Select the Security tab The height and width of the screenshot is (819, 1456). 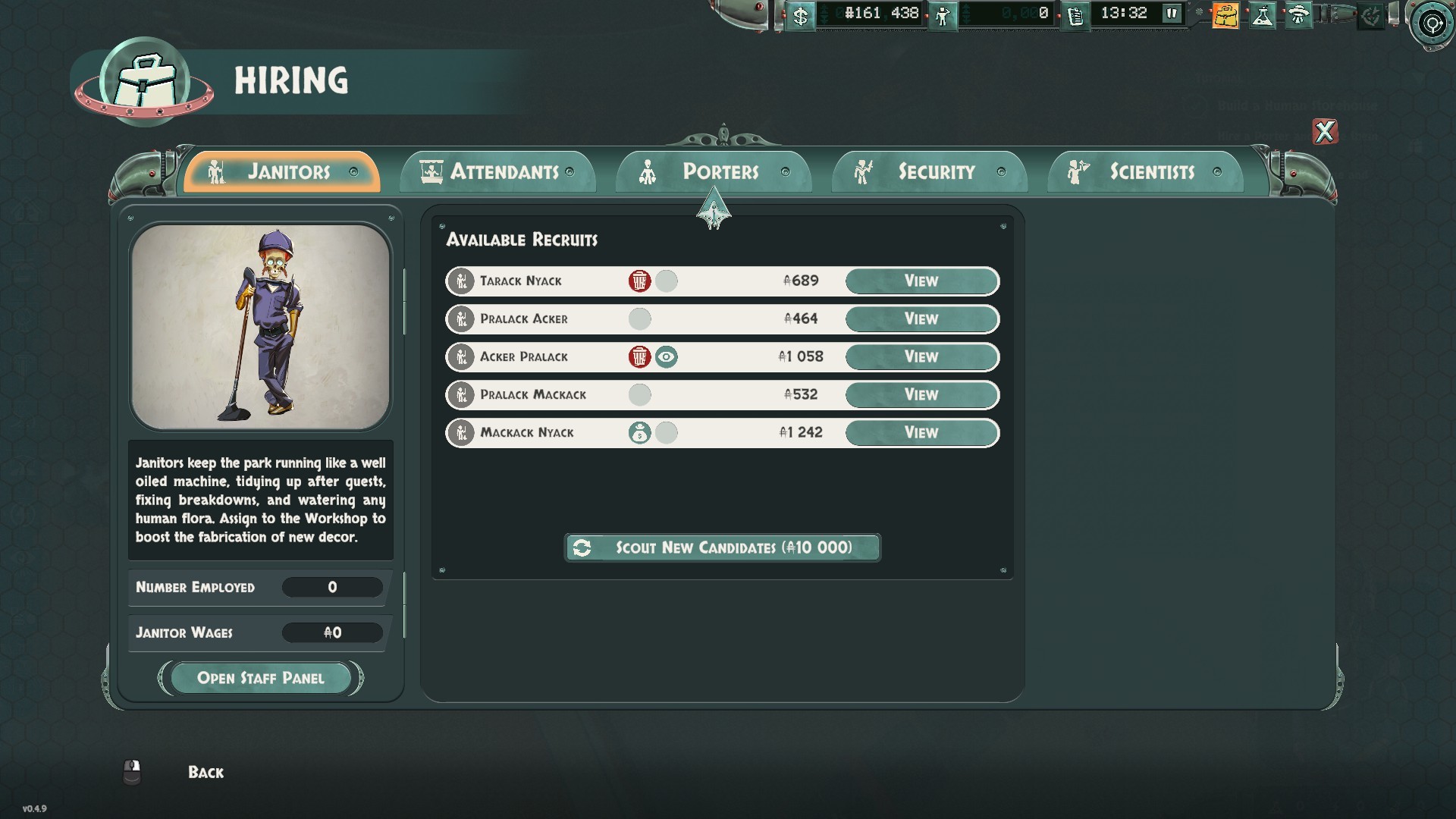tap(930, 172)
